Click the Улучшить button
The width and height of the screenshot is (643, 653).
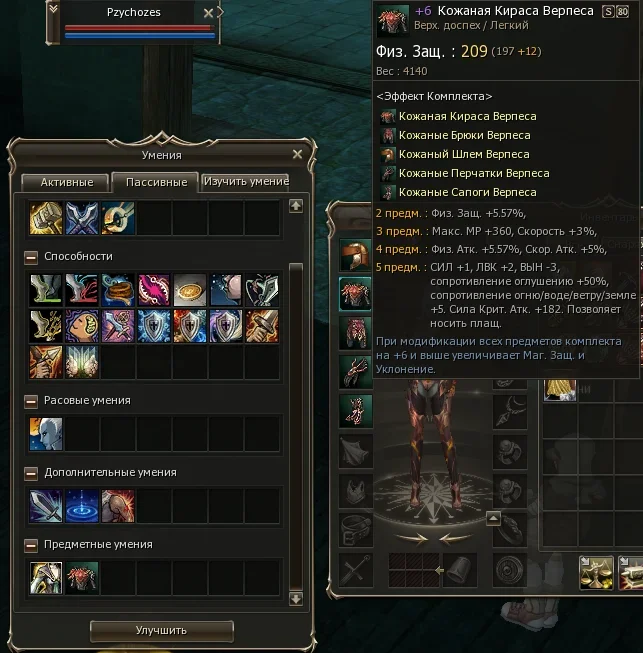161,630
